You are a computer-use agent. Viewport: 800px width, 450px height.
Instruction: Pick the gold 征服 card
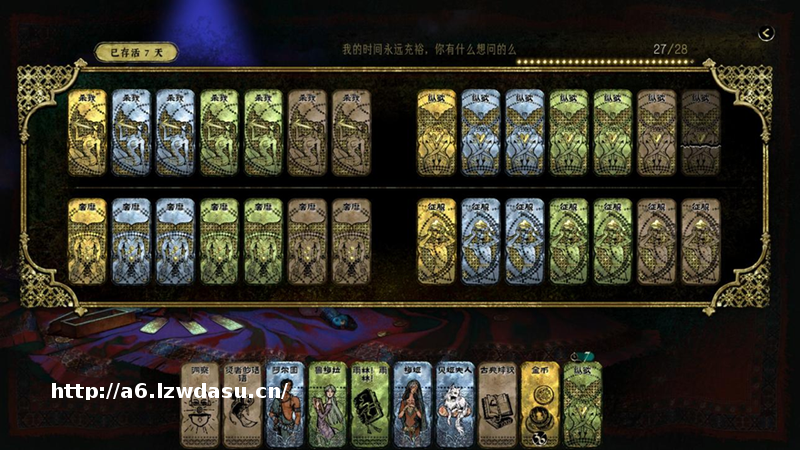point(436,240)
